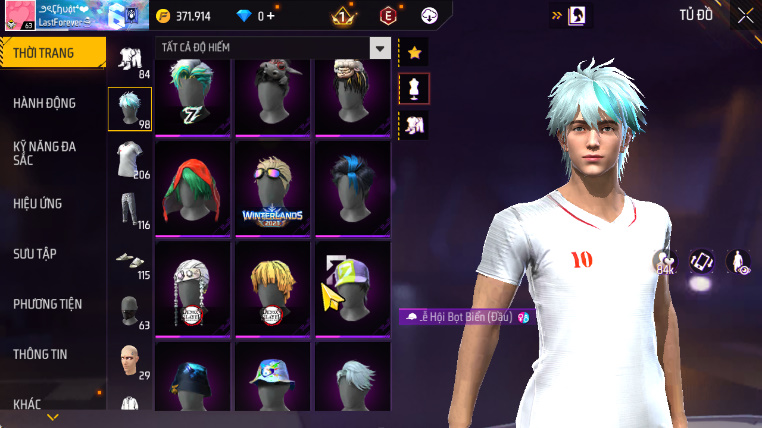762x428 pixels.
Task: Open the rarity filter dropdown
Action: (x=379, y=48)
